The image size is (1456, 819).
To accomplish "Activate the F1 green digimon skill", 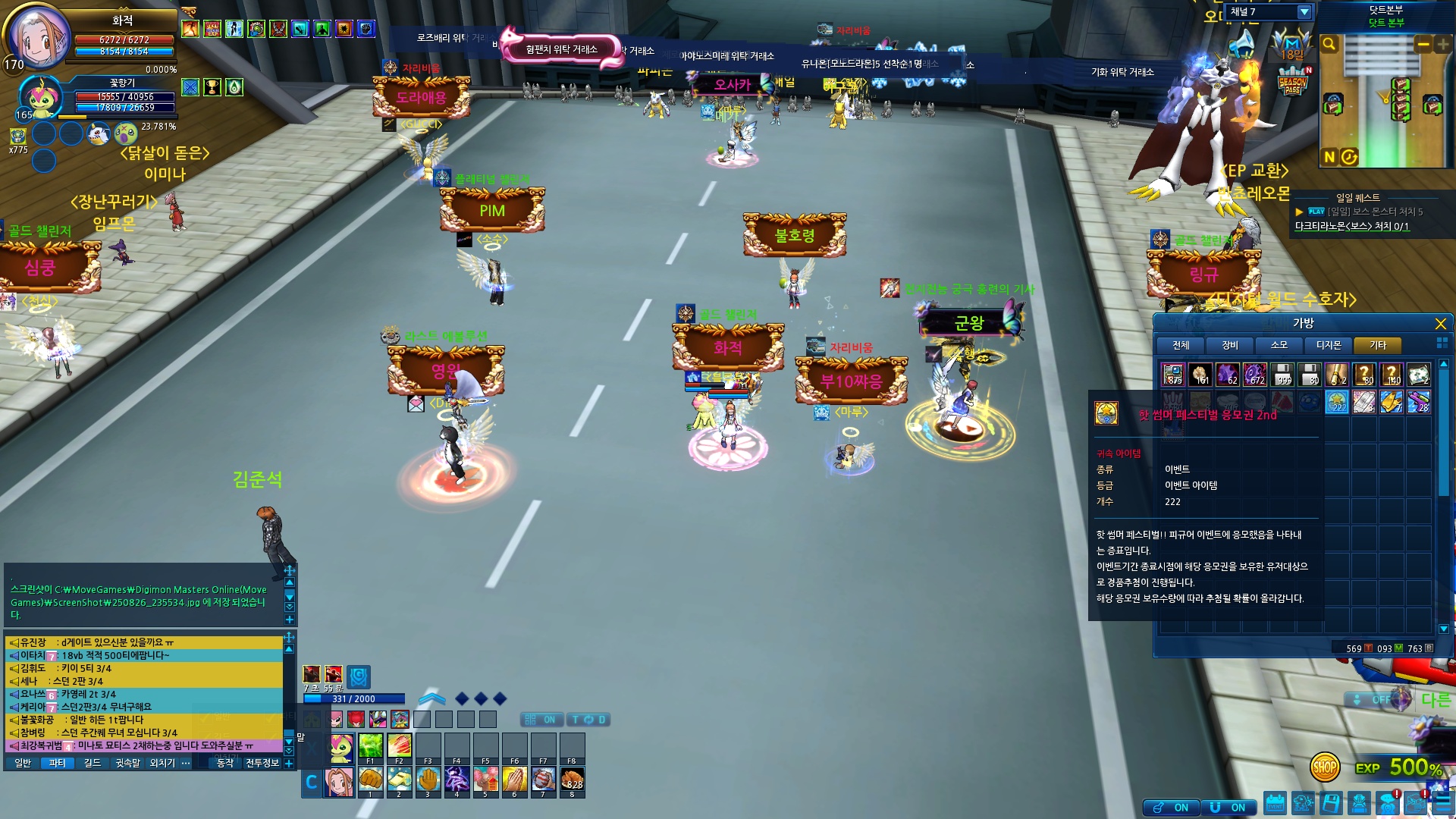I will pyautogui.click(x=370, y=746).
